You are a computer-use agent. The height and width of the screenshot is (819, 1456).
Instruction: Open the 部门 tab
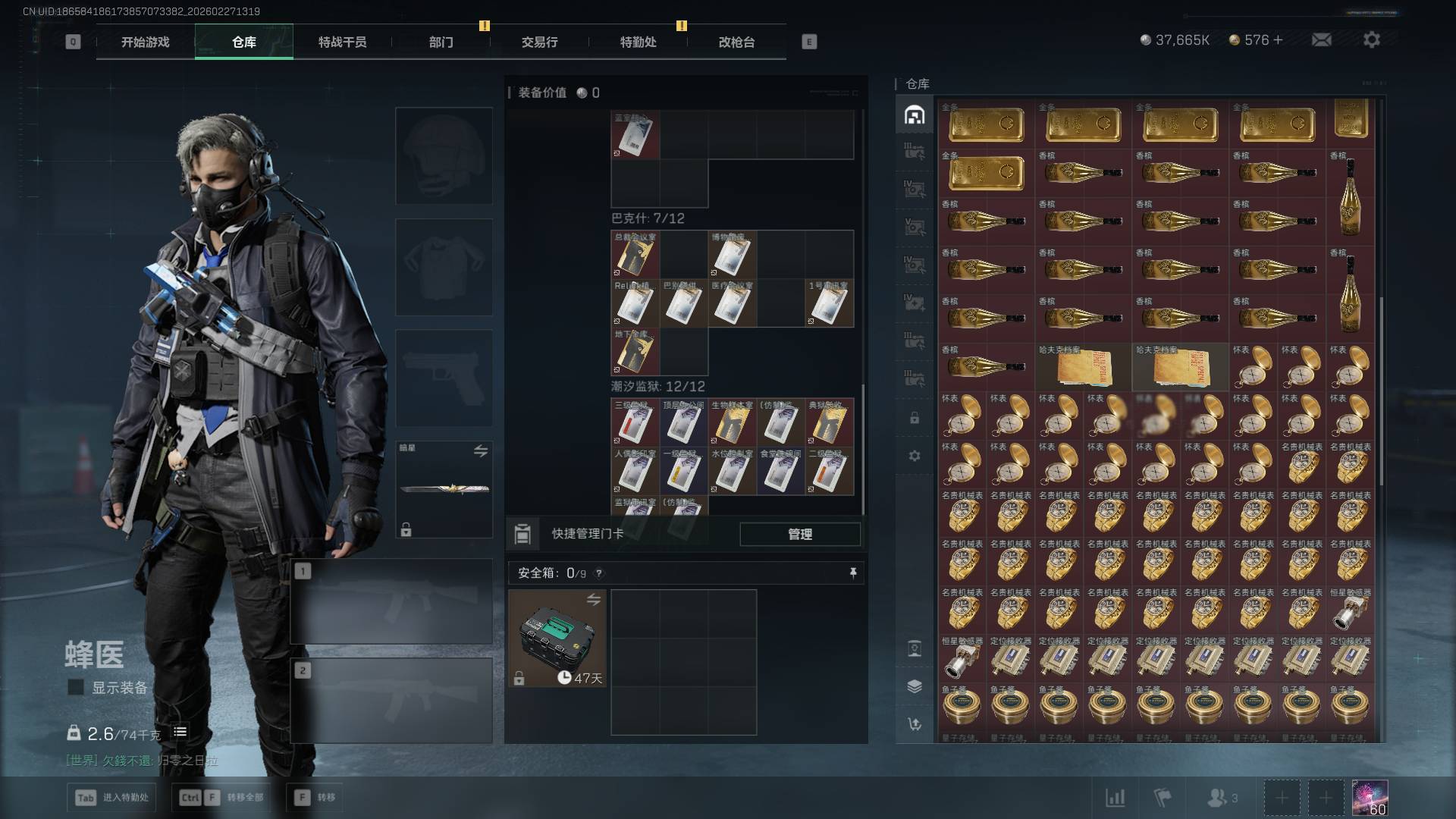pyautogui.click(x=441, y=42)
